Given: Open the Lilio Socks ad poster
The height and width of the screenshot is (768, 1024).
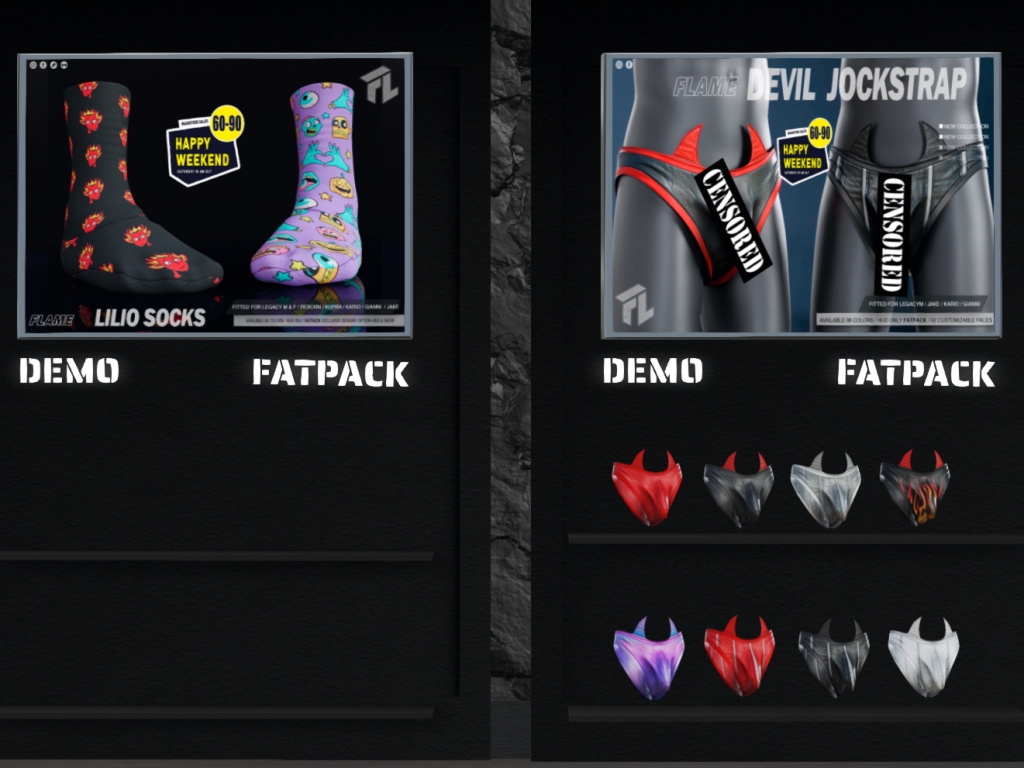Looking at the screenshot, I should (215, 195).
